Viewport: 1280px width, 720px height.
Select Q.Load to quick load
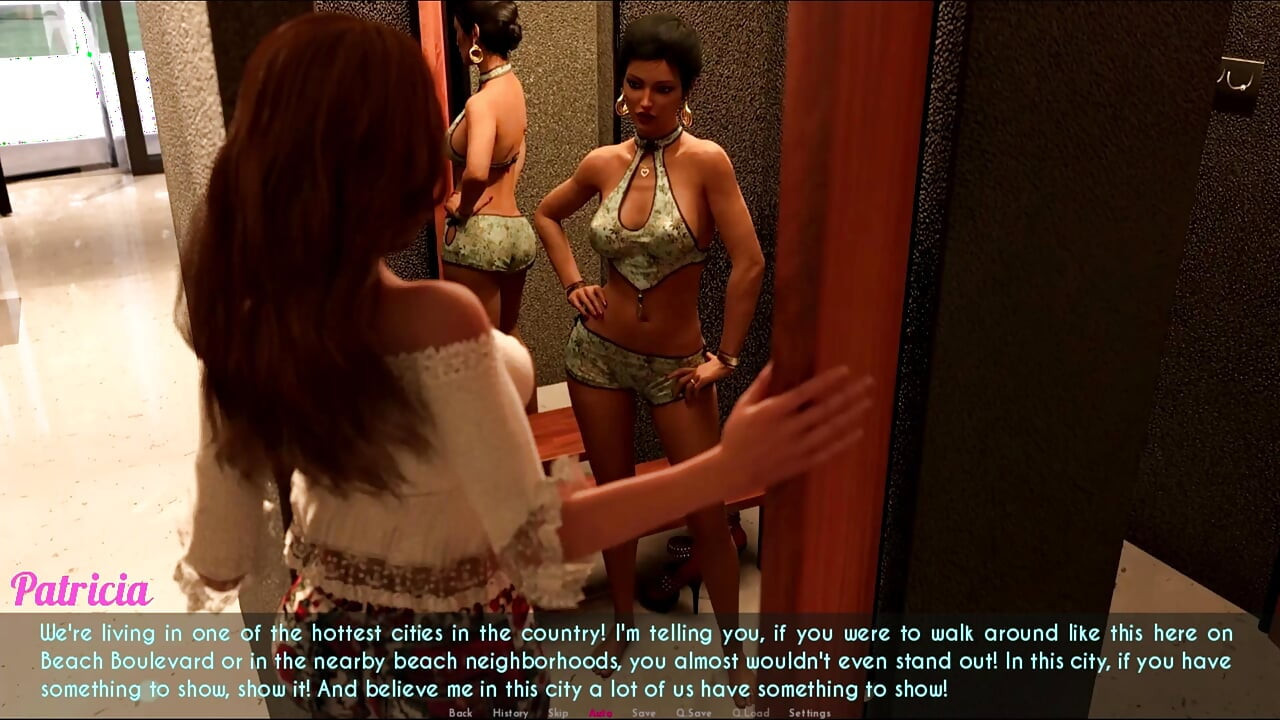pos(750,713)
